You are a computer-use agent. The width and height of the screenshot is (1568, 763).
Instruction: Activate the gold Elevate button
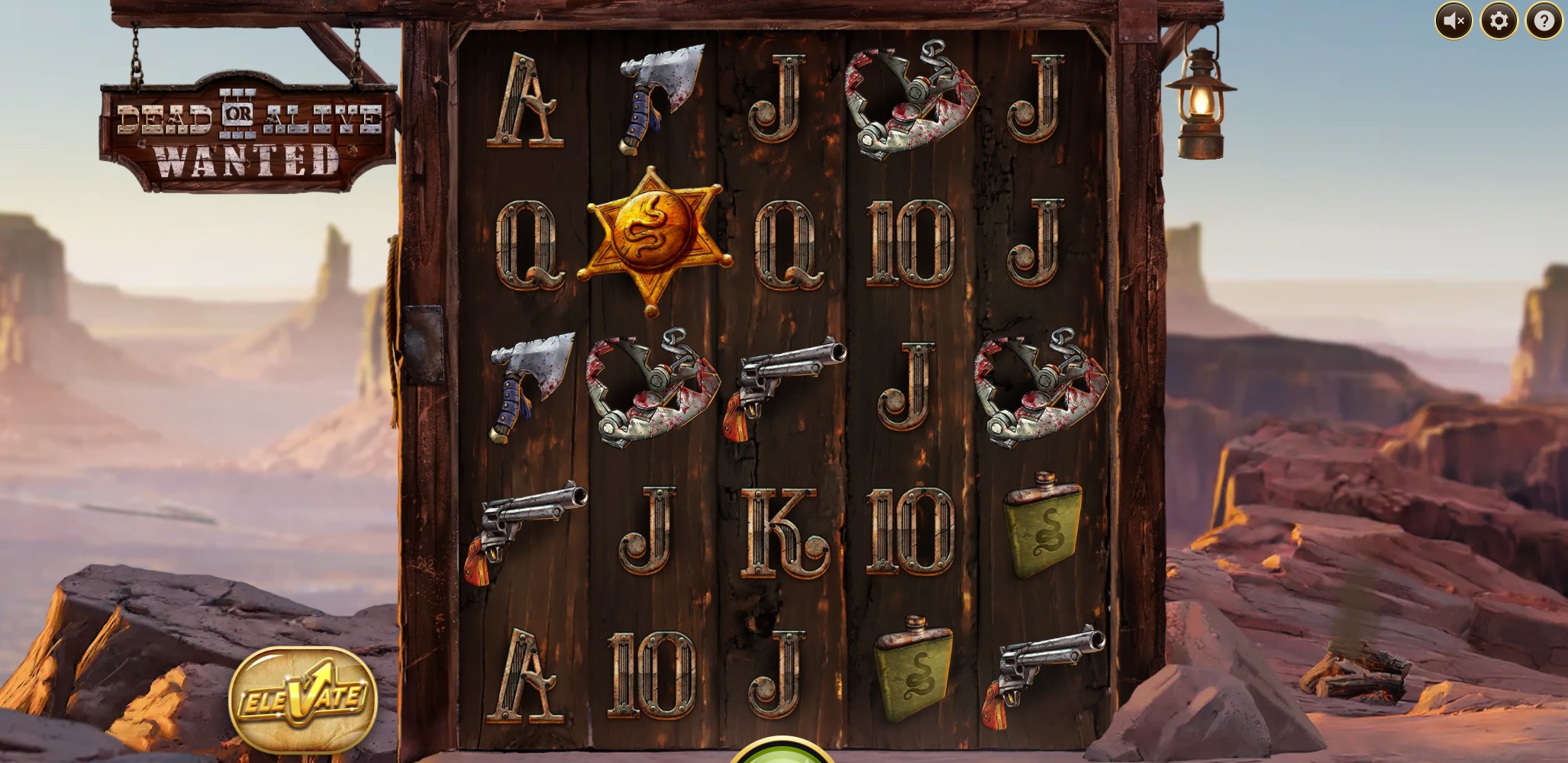pos(303,698)
